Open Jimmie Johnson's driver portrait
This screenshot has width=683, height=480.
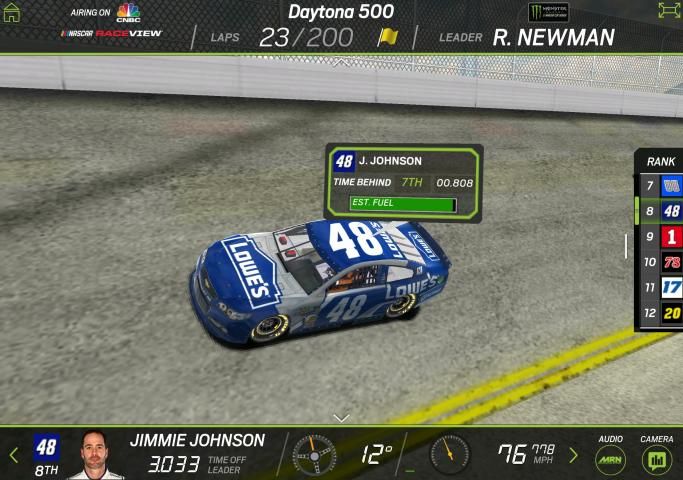(96, 456)
